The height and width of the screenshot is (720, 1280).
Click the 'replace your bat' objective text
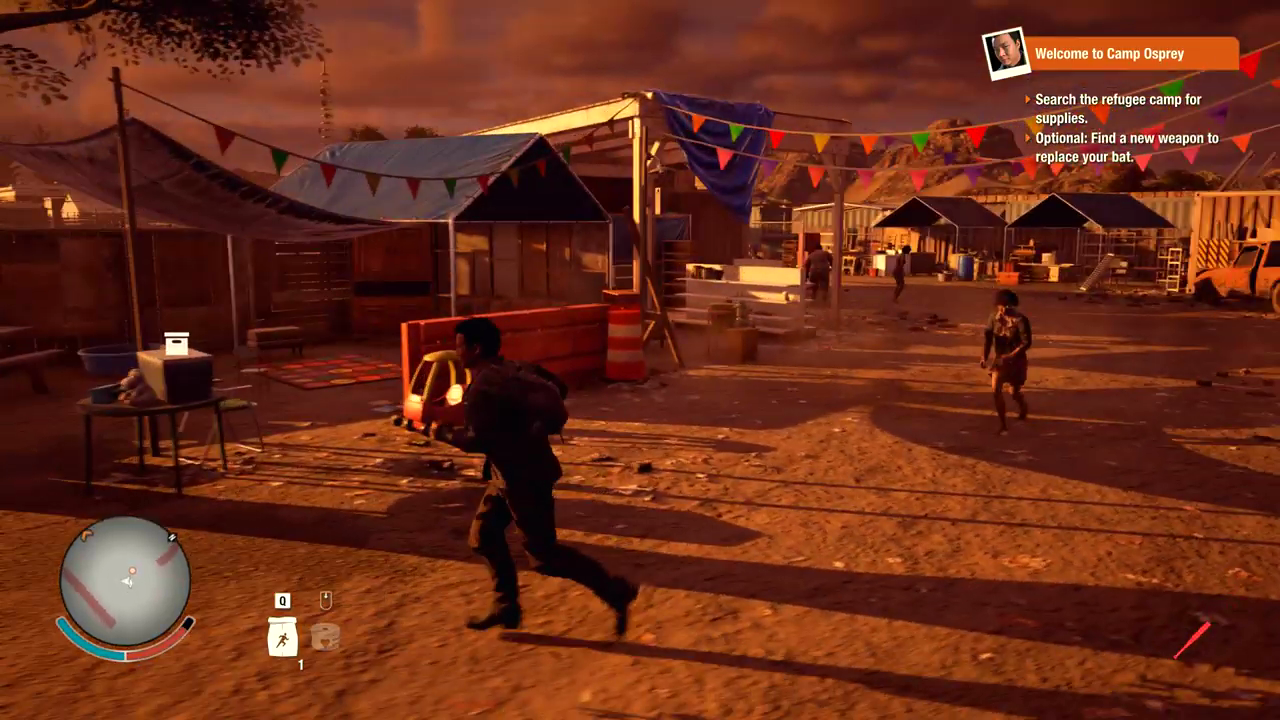(x=1085, y=157)
